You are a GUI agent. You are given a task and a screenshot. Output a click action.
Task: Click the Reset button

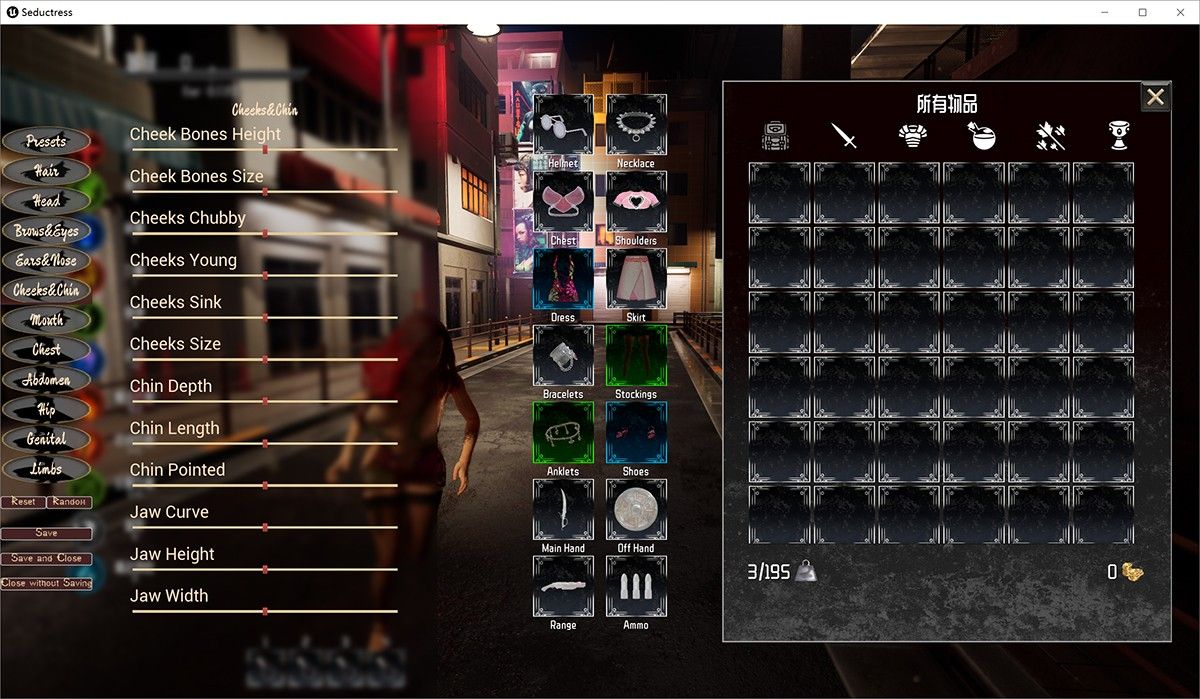tap(23, 502)
